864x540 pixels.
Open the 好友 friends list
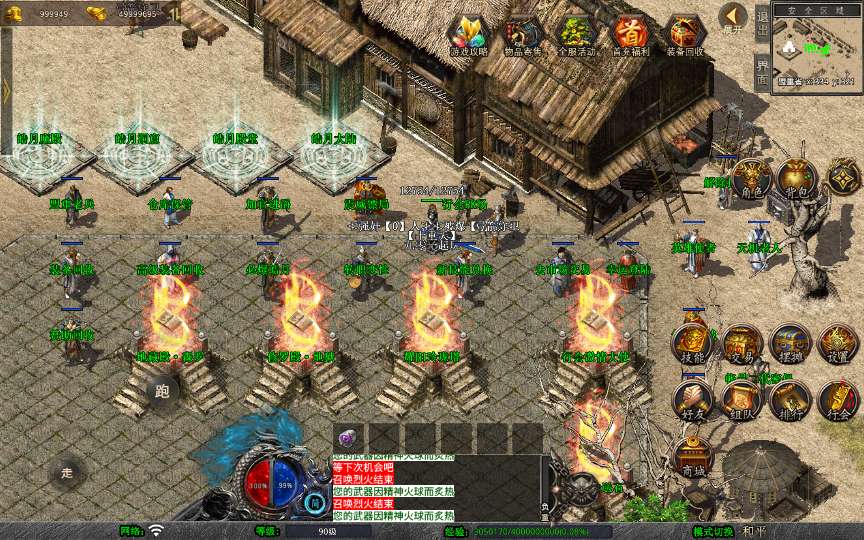click(x=692, y=400)
